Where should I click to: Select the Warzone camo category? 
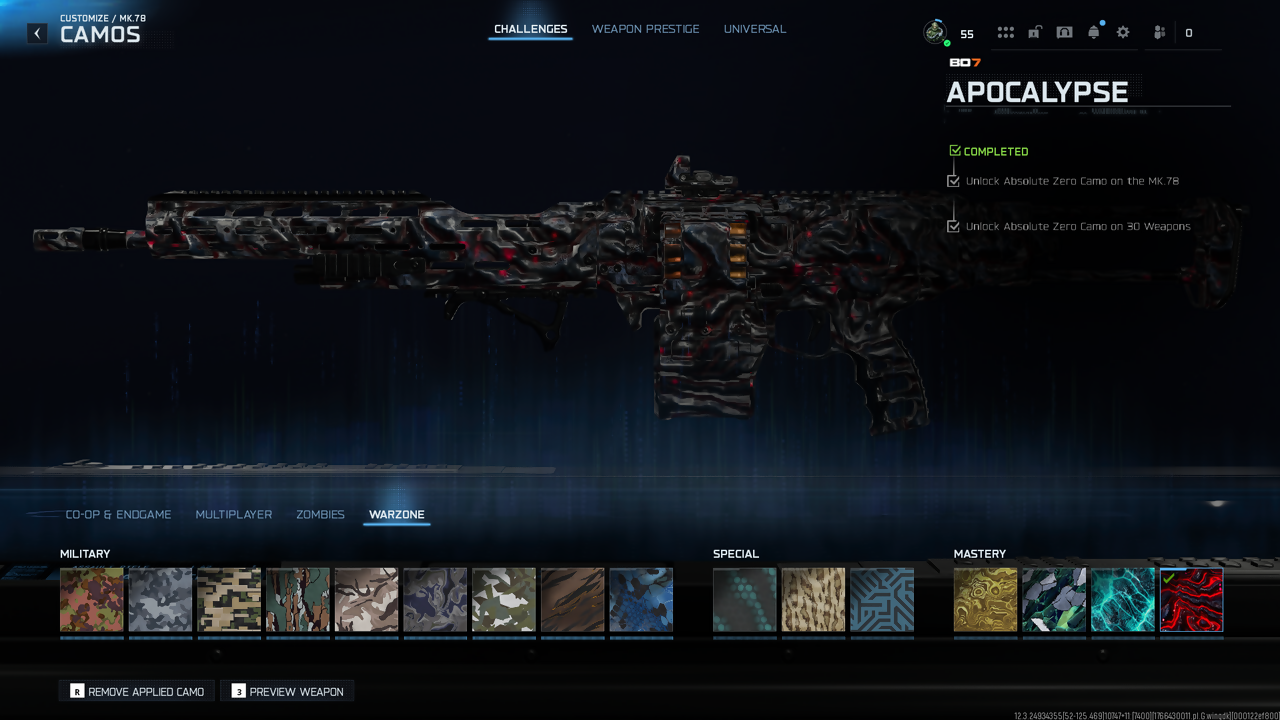396,514
